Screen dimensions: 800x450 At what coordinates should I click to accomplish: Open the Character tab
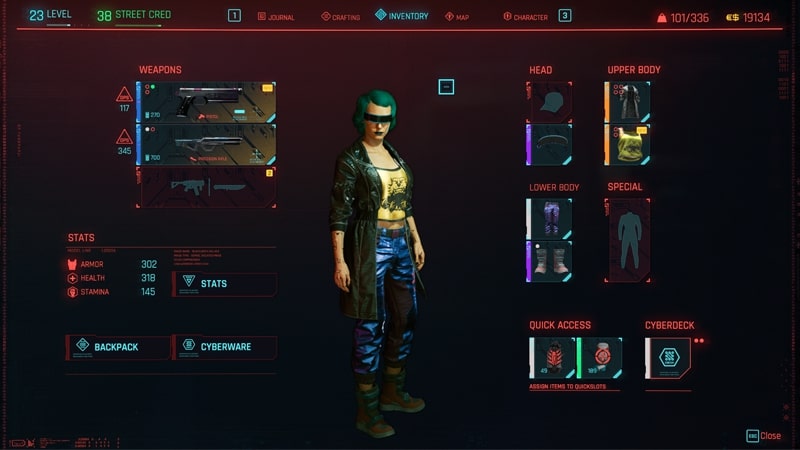point(525,17)
